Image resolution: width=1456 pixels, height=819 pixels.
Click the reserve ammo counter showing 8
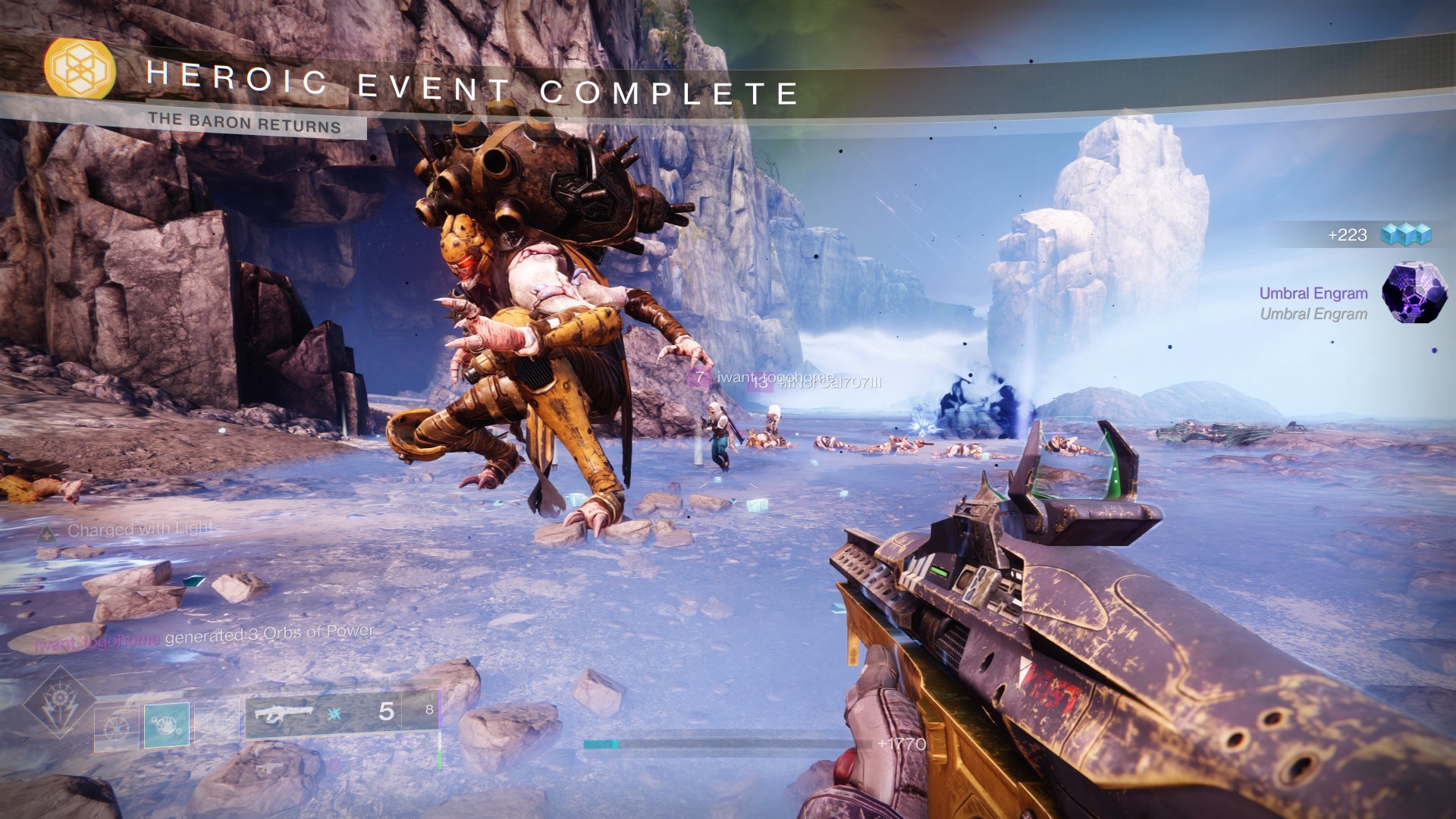click(428, 711)
